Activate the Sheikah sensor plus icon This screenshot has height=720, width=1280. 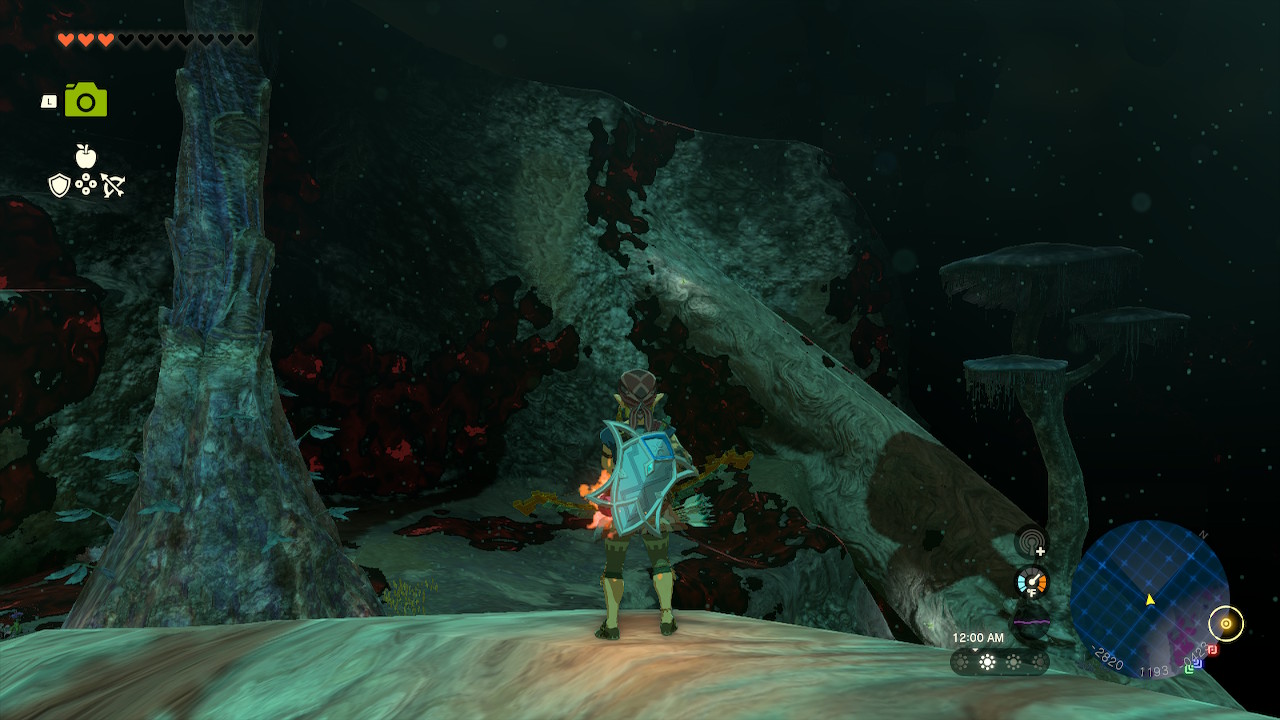(1031, 543)
